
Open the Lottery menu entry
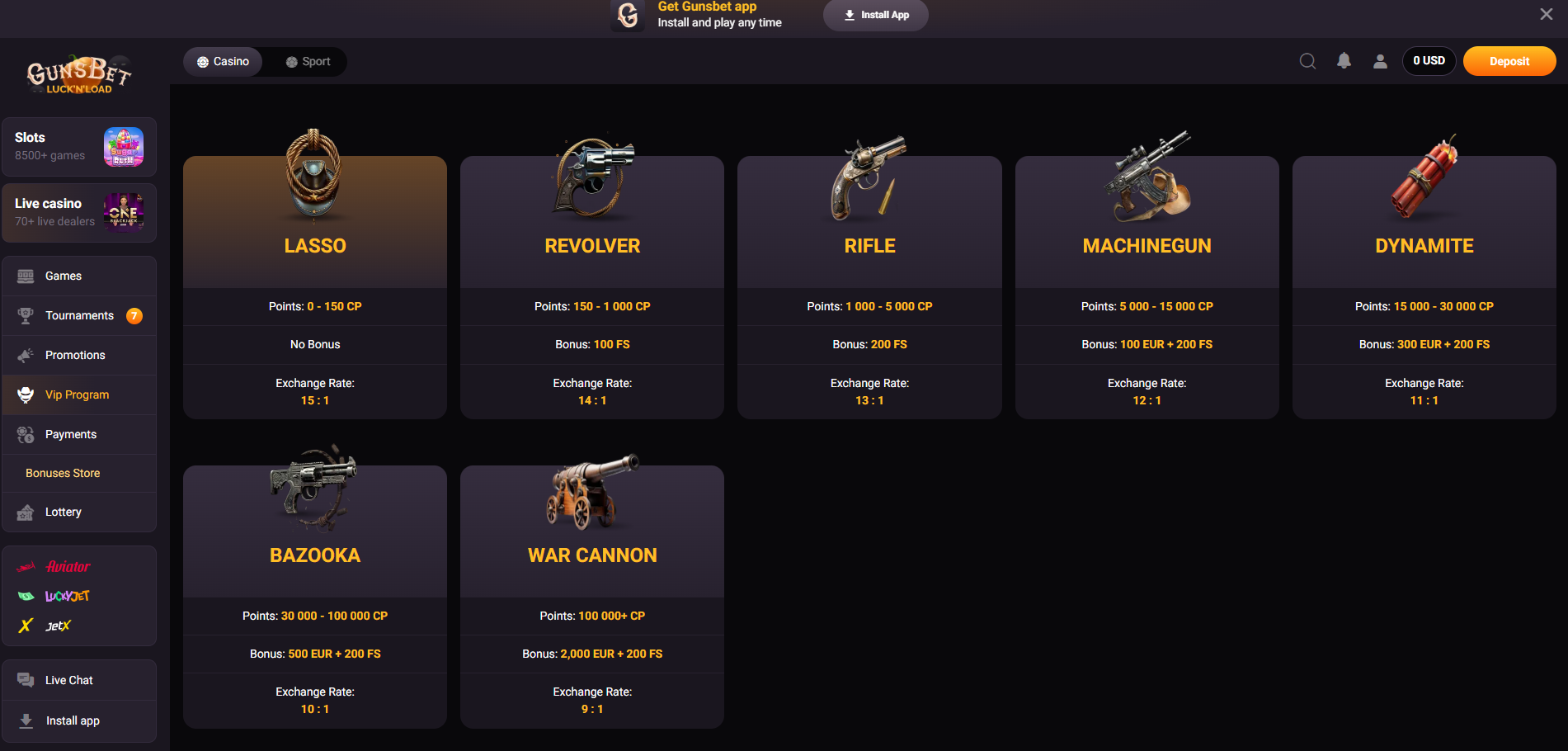(63, 512)
